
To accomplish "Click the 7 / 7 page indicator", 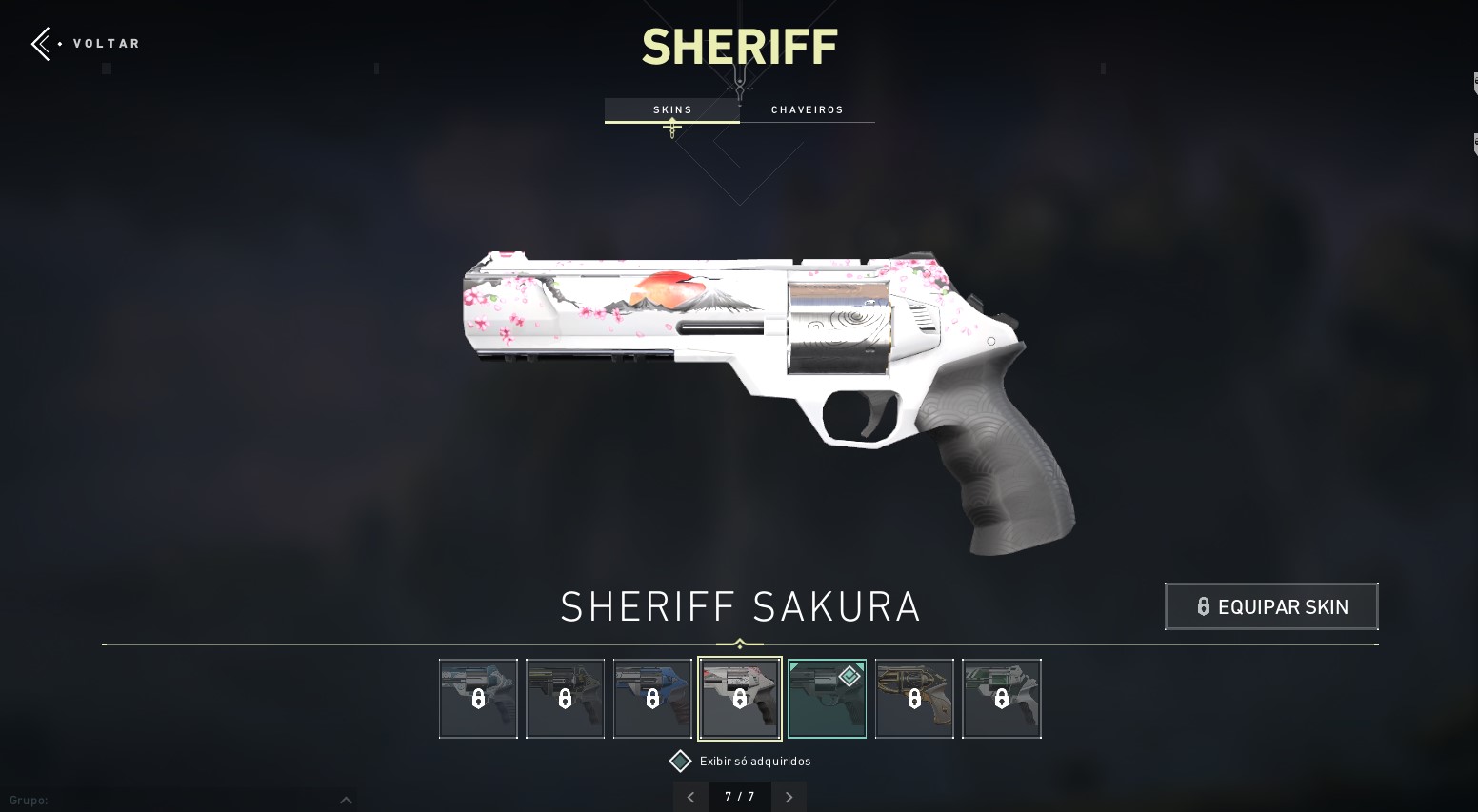I will pyautogui.click(x=739, y=797).
